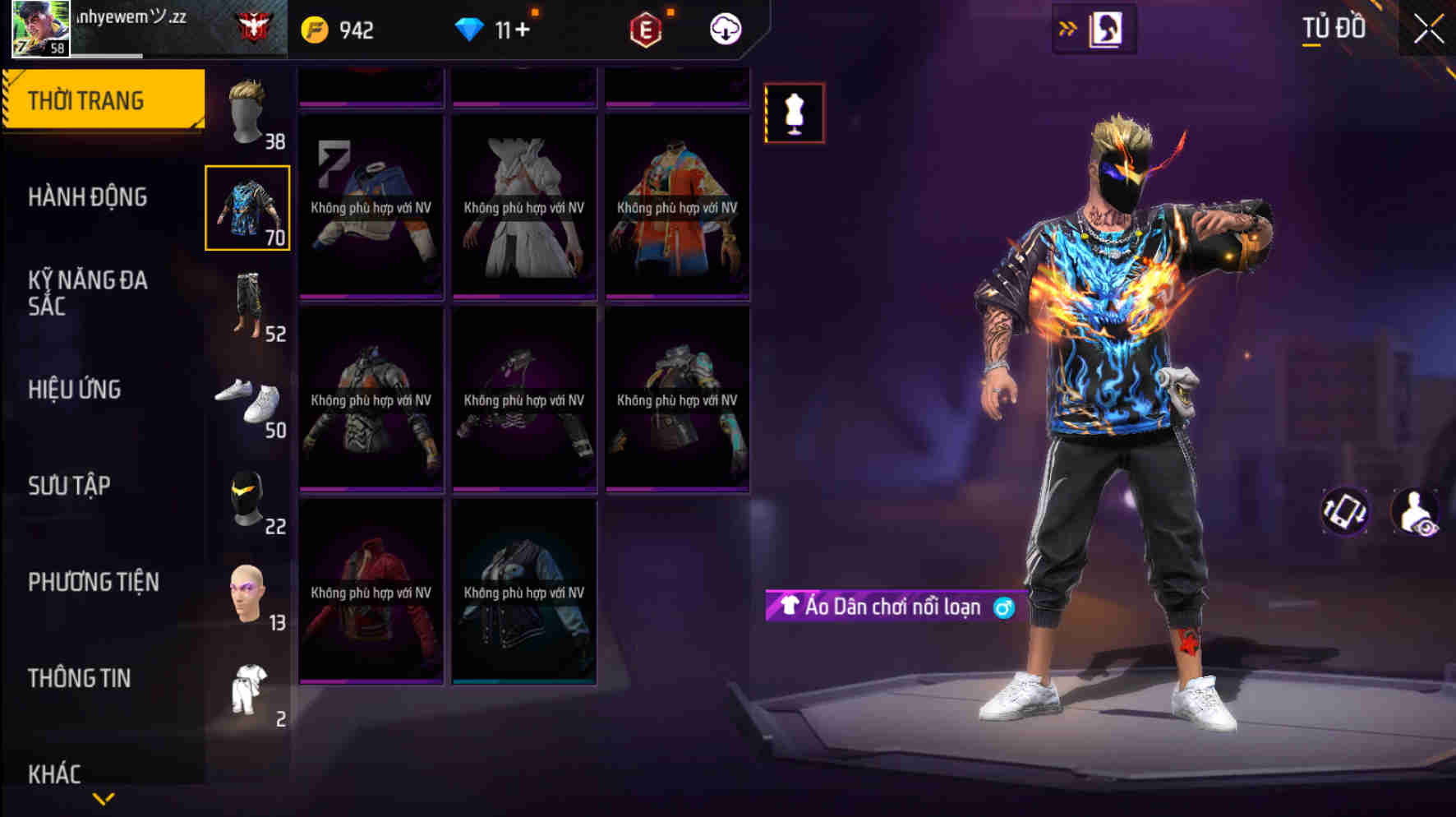
Task: Open downloads via the cloud download icon
Action: [726, 30]
